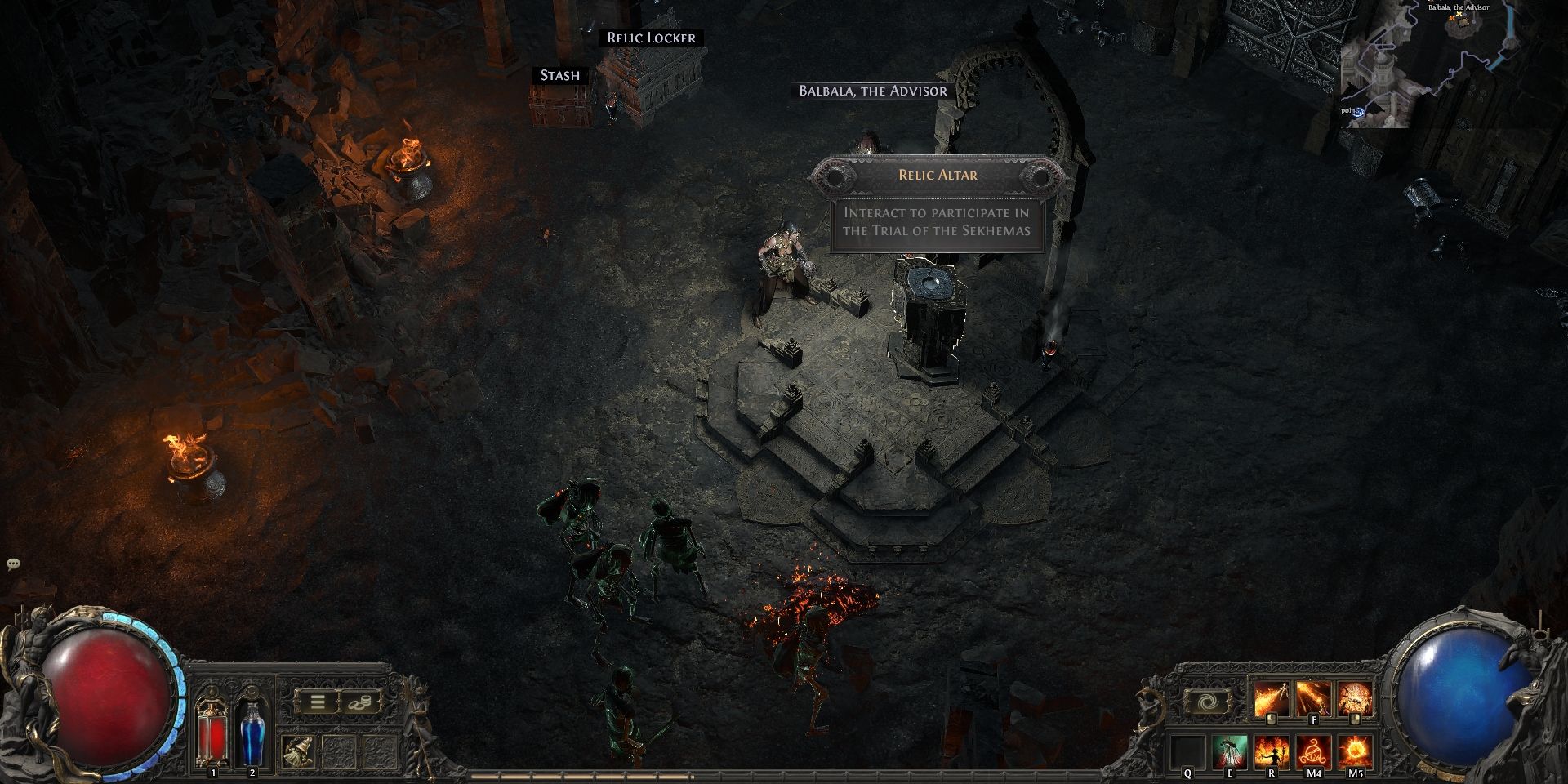
Task: Activate the flame wall skill bound to R
Action: coord(1271,751)
